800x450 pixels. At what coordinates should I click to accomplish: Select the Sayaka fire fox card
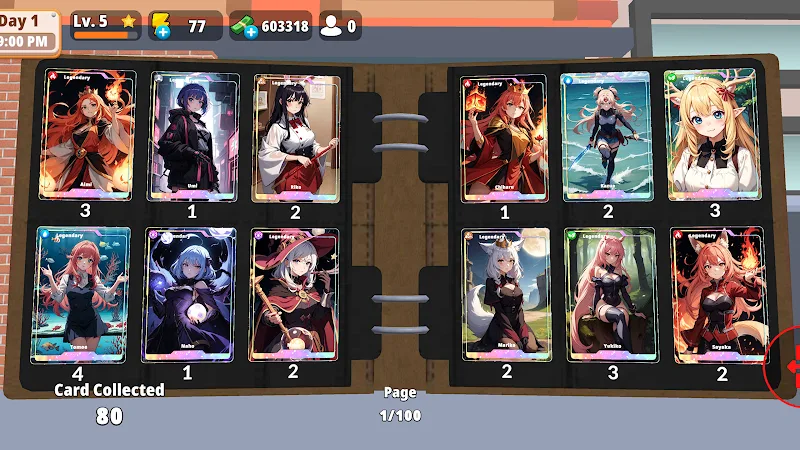click(x=718, y=296)
